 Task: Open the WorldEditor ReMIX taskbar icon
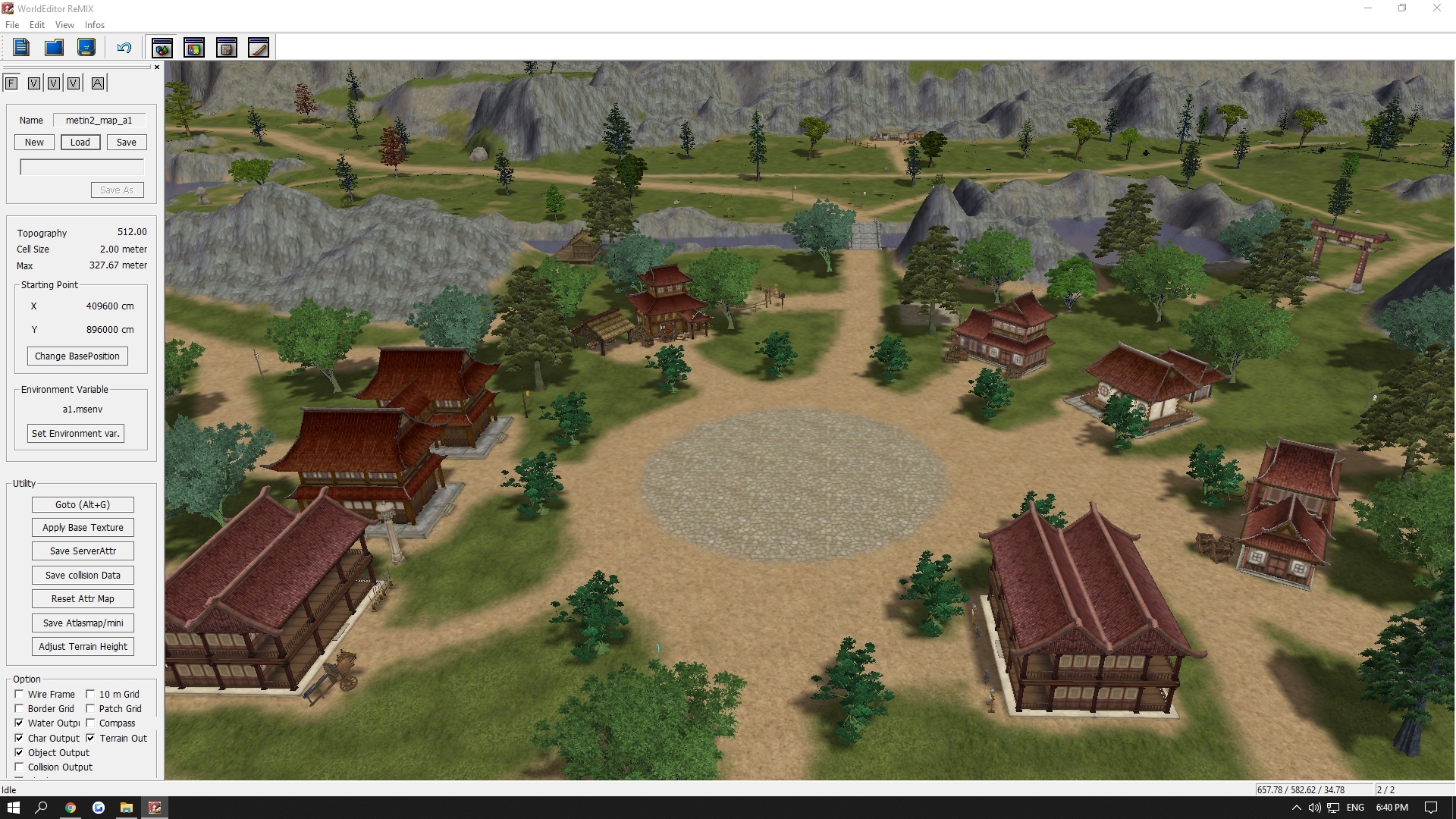(155, 808)
